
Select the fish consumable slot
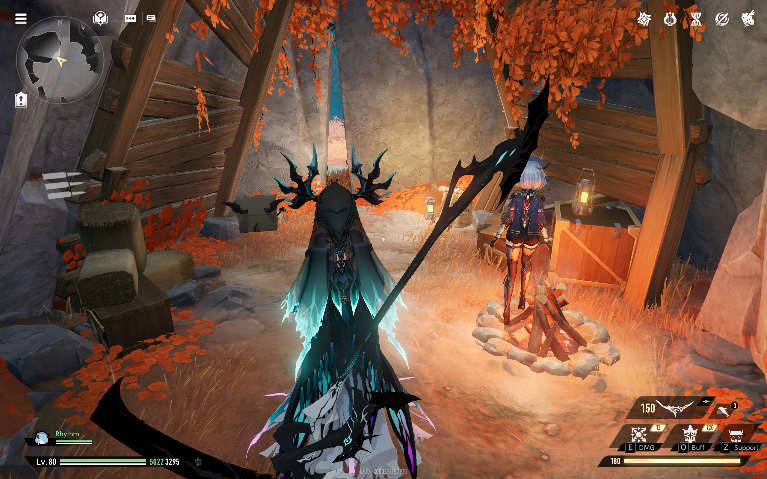tap(722, 408)
